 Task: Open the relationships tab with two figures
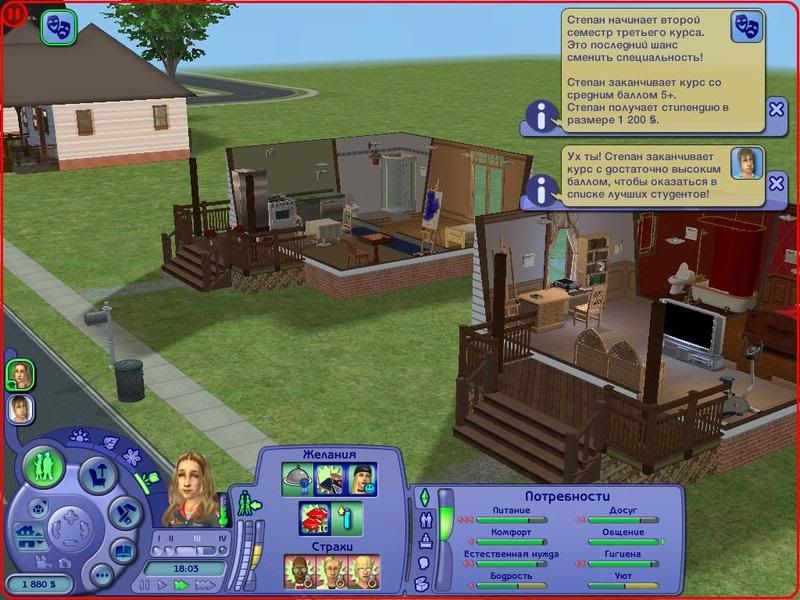click(x=424, y=520)
